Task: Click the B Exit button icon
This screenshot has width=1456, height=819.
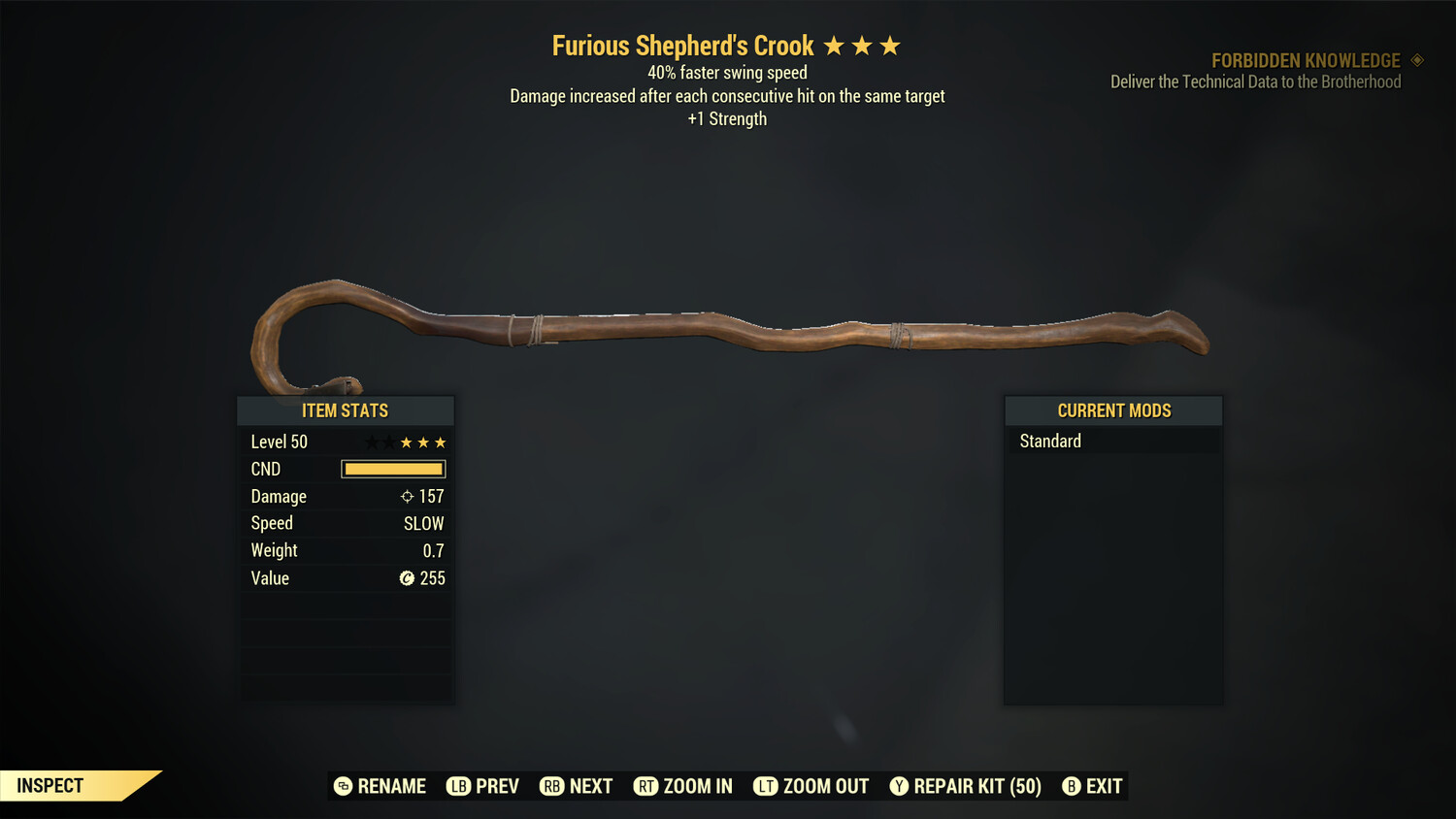Action: pos(1072,786)
